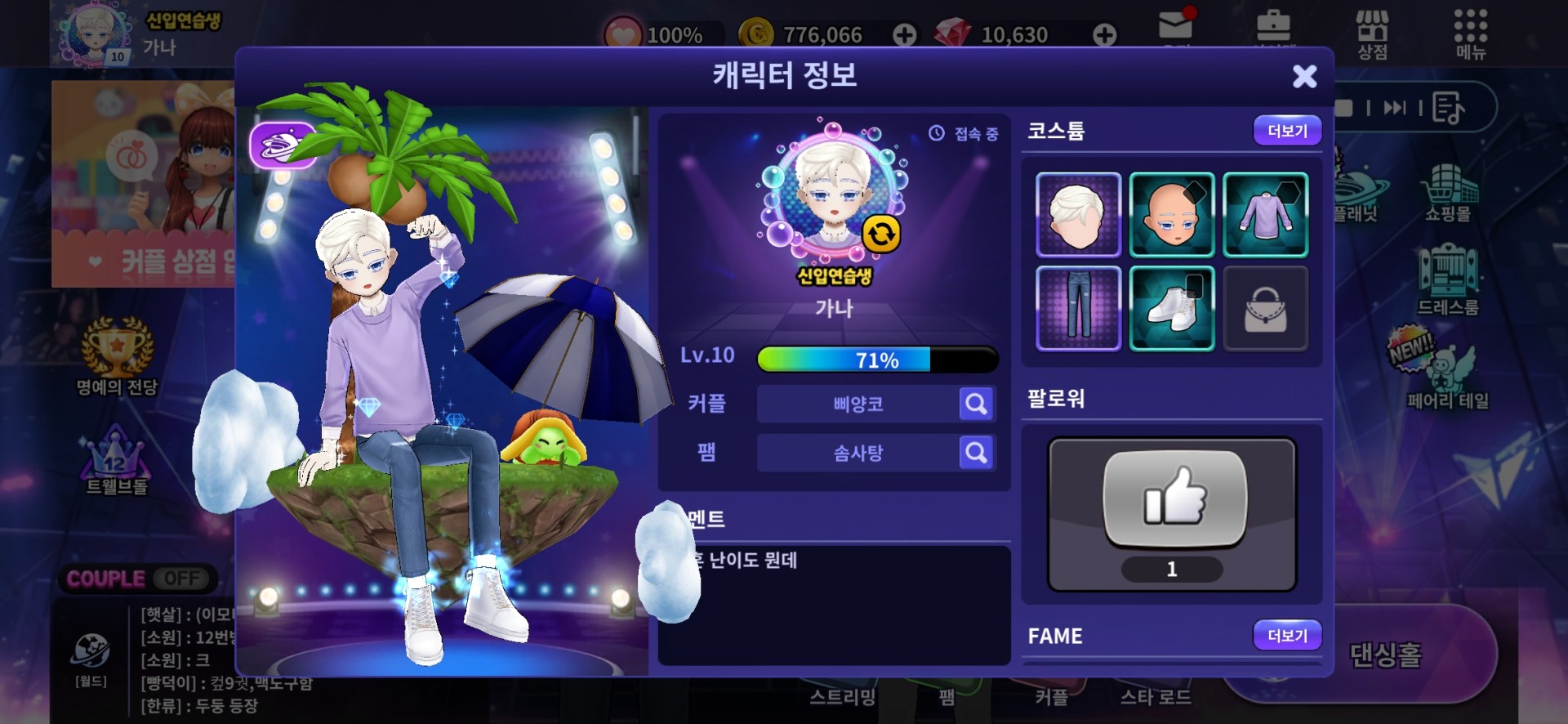Close the character info window
Viewport: 1568px width, 724px height.
pyautogui.click(x=1304, y=76)
